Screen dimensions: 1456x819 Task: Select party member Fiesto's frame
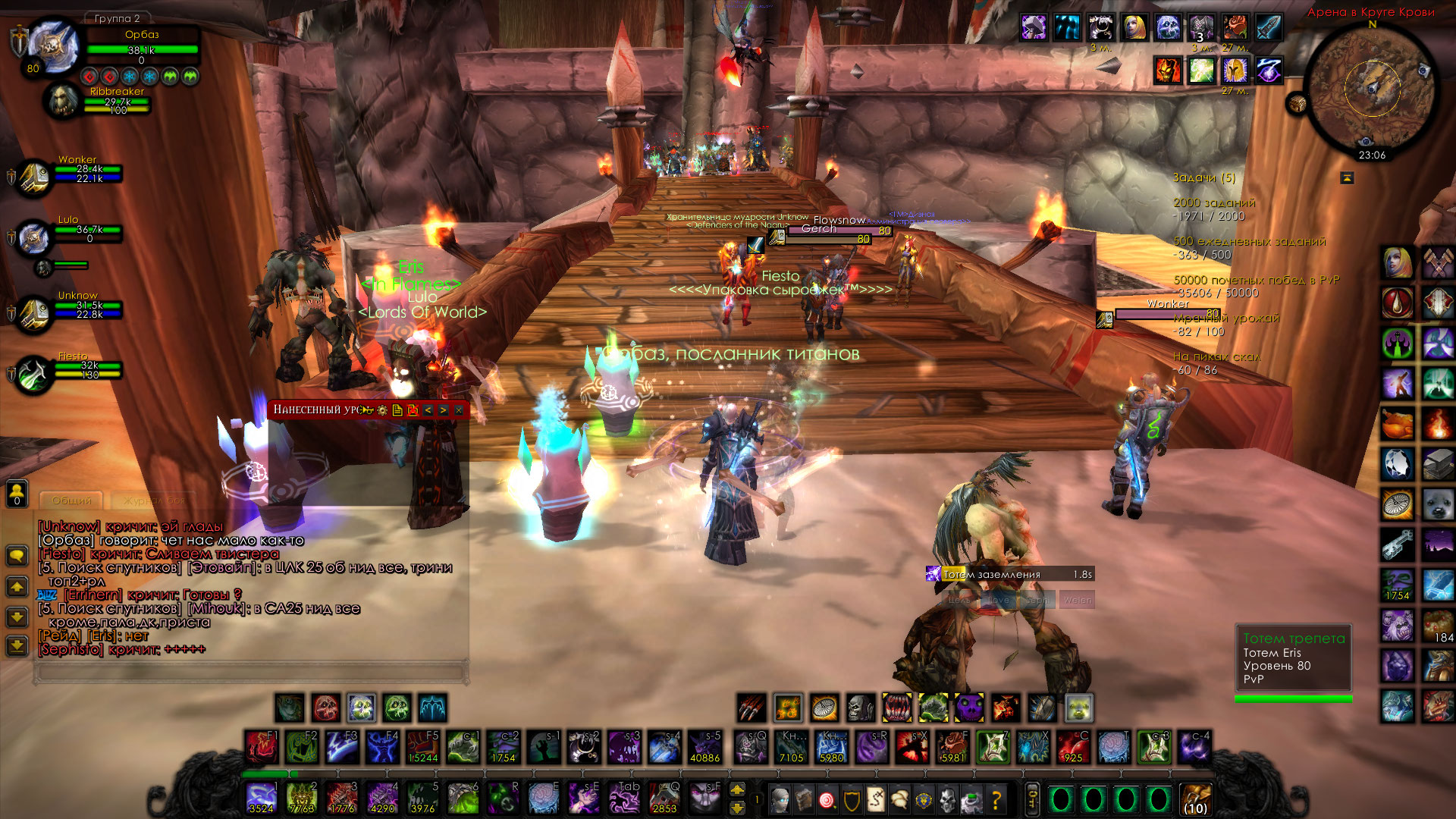coord(34,375)
